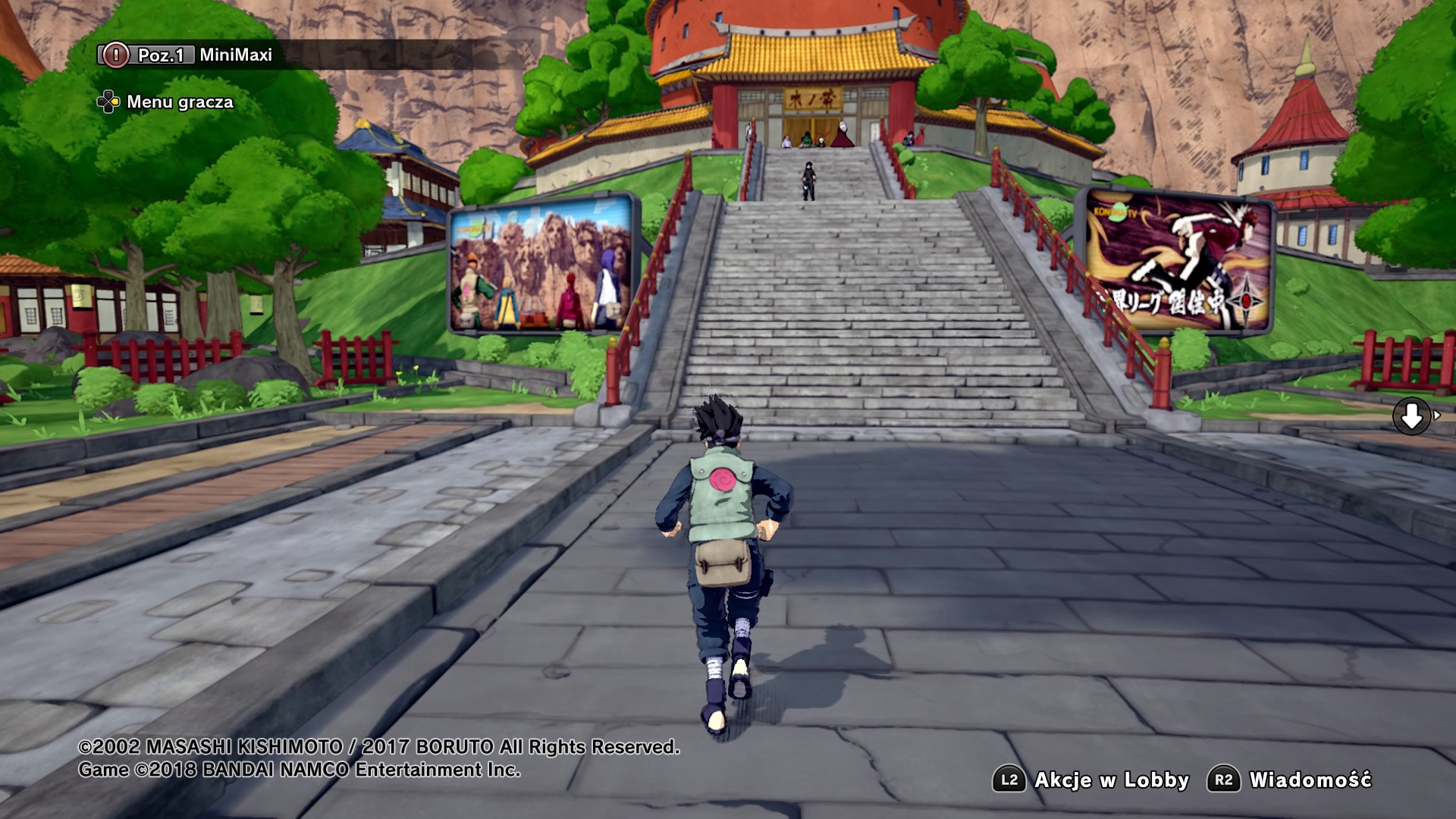Select the MiniMaxi player name banner
This screenshot has height=819, width=1456.
coord(235,55)
